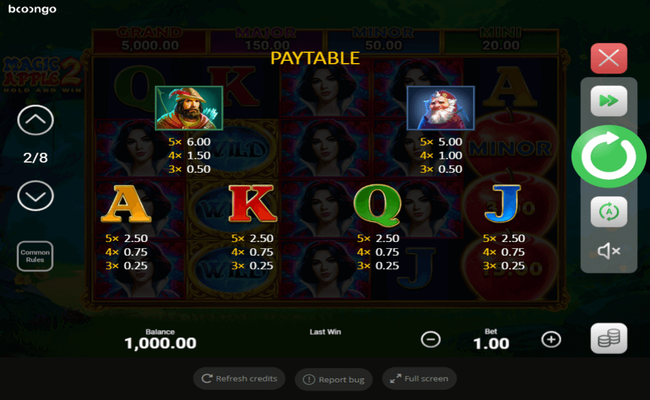Toggle the muted sound icon
The height and width of the screenshot is (400, 650).
608,251
